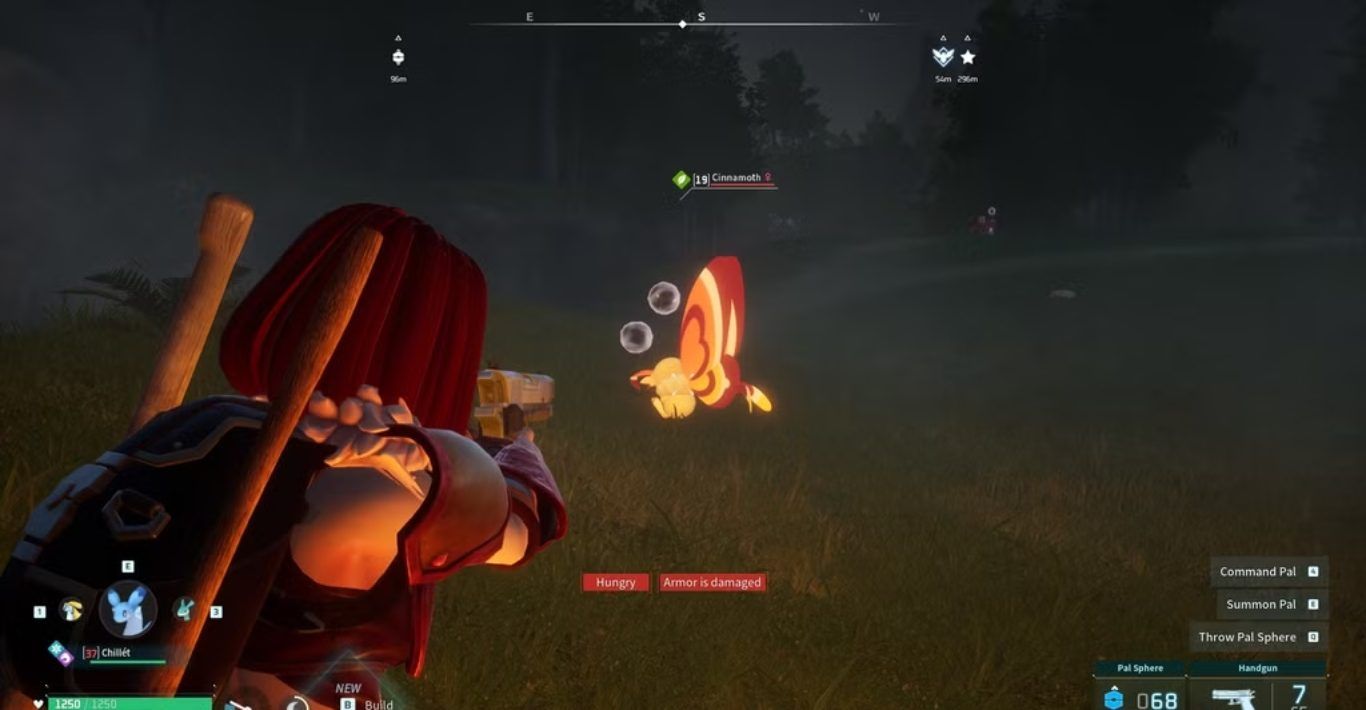Click the compass marker at 96m

(398, 57)
